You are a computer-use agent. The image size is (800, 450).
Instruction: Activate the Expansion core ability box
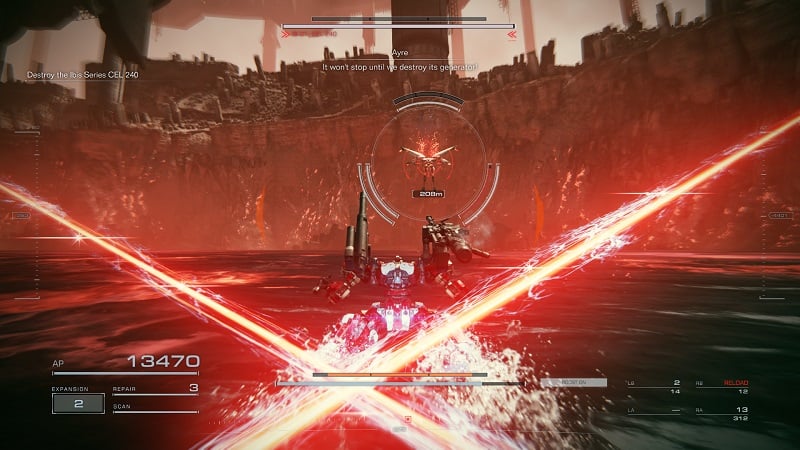pyautogui.click(x=78, y=403)
